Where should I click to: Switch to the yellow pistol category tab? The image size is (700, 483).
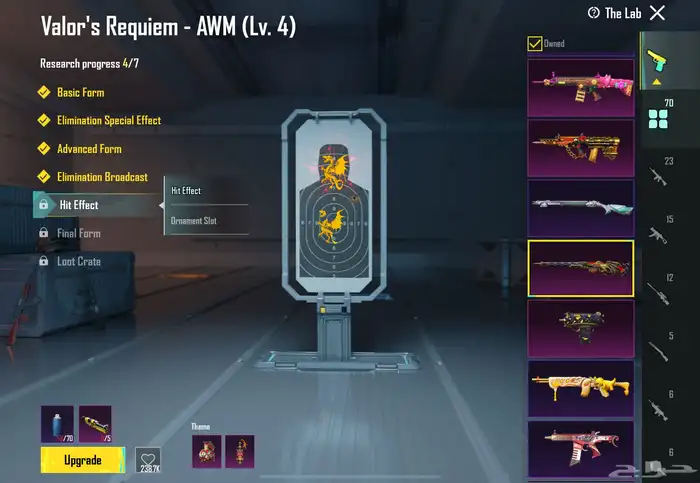pyautogui.click(x=657, y=58)
